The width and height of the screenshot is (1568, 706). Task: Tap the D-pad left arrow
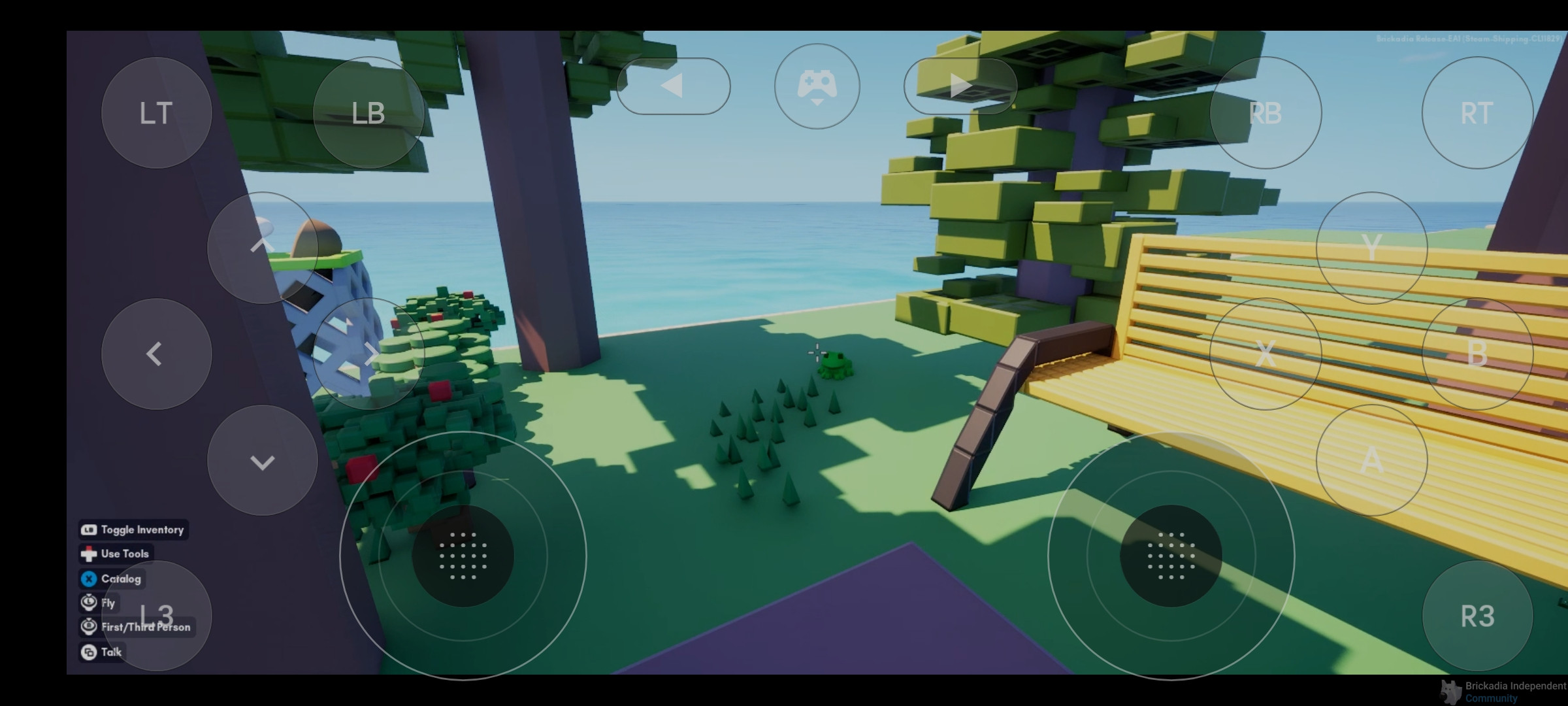(156, 354)
